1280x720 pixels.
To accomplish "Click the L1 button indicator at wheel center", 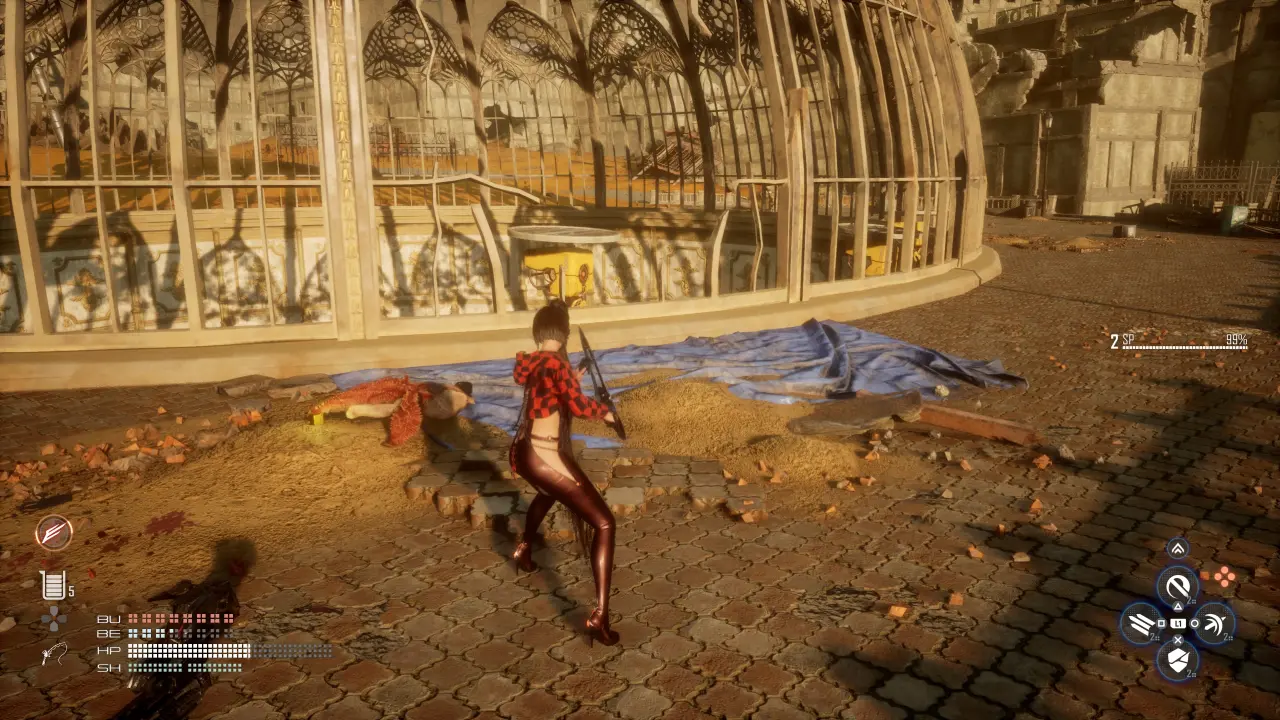I will click(x=1178, y=624).
